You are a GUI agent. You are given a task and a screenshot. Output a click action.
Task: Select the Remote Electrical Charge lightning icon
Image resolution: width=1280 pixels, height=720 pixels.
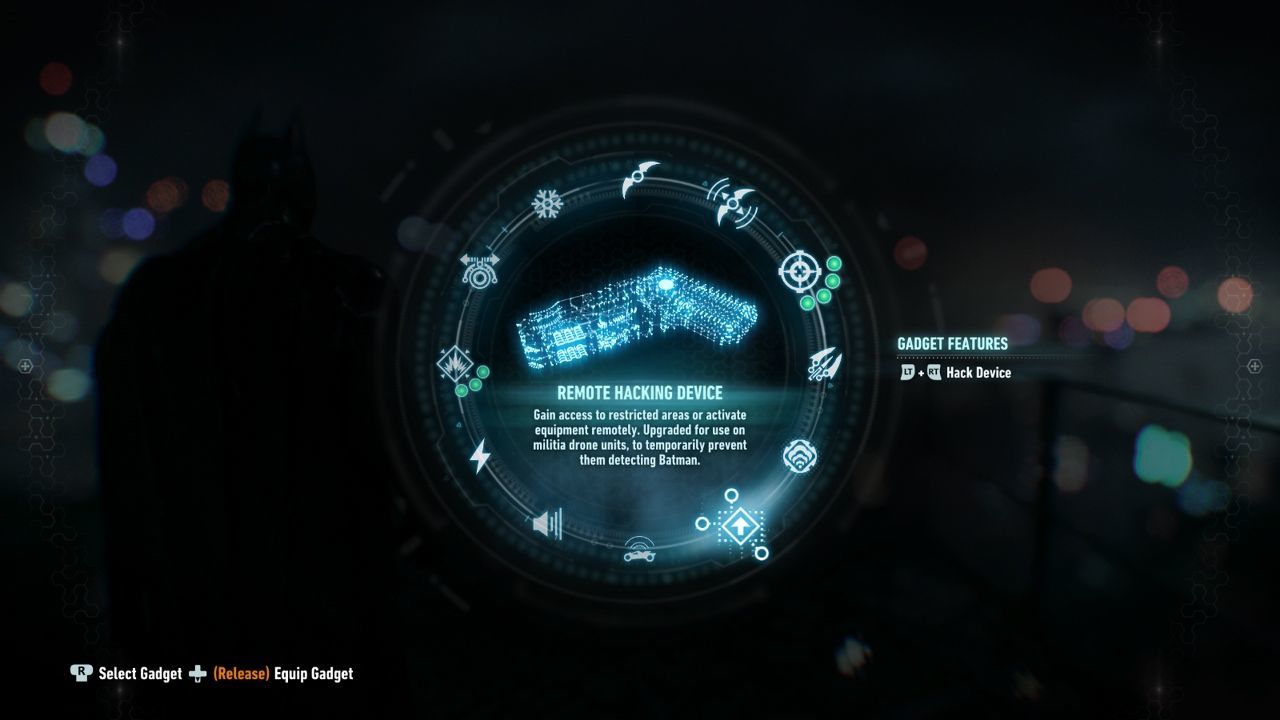click(x=480, y=455)
